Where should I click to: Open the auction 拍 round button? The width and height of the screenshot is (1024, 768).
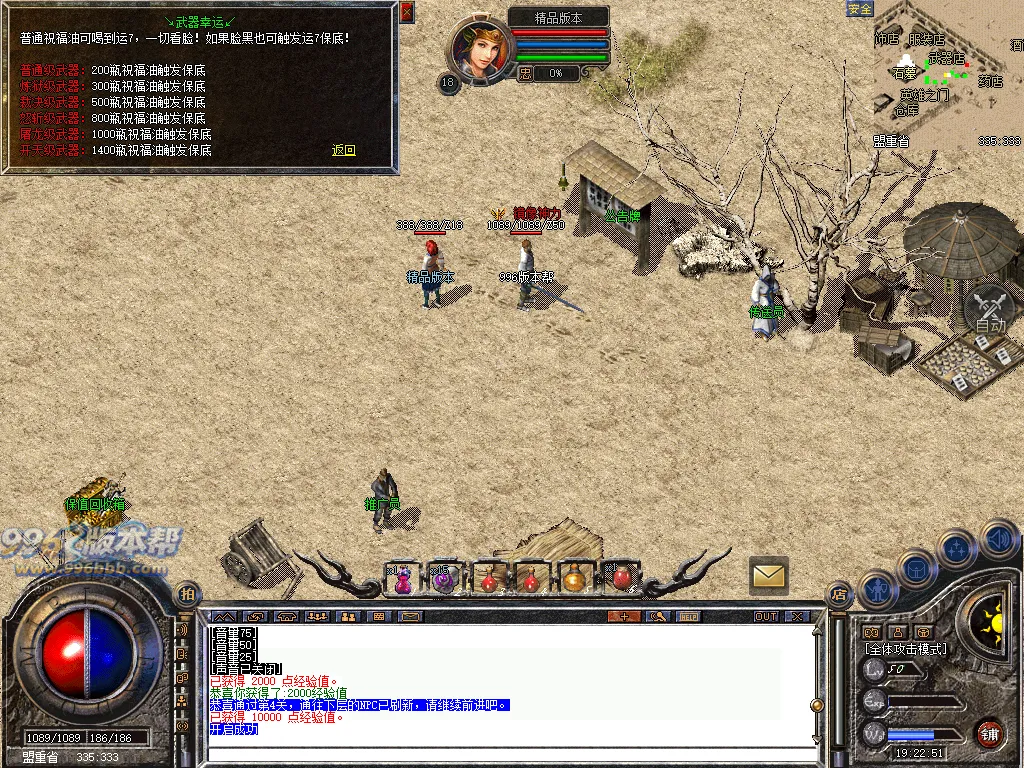186,594
